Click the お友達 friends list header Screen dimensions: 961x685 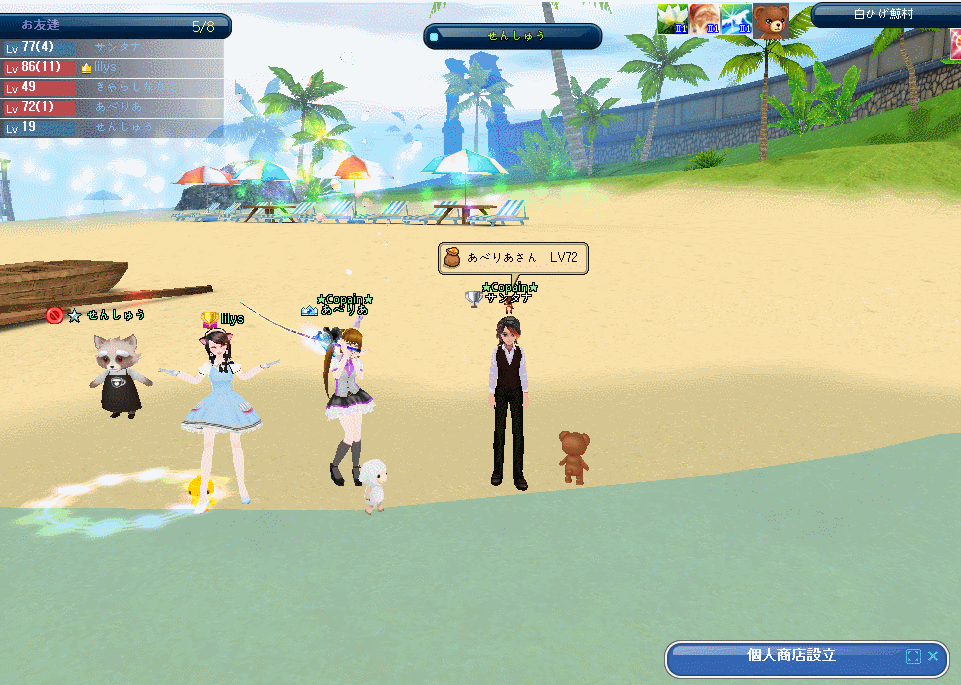pyautogui.click(x=115, y=26)
